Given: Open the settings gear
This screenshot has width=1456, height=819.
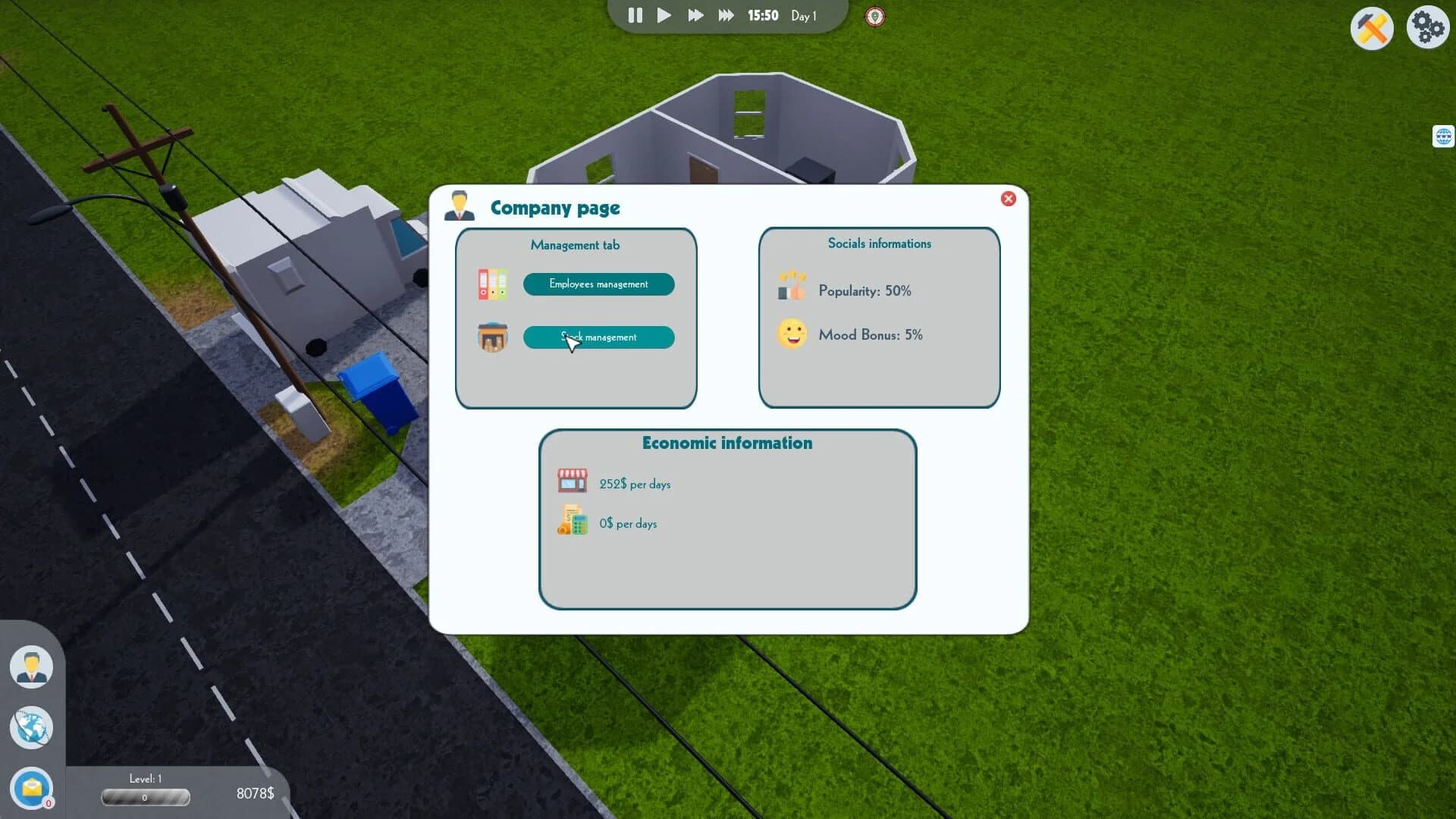Looking at the screenshot, I should (x=1429, y=26).
